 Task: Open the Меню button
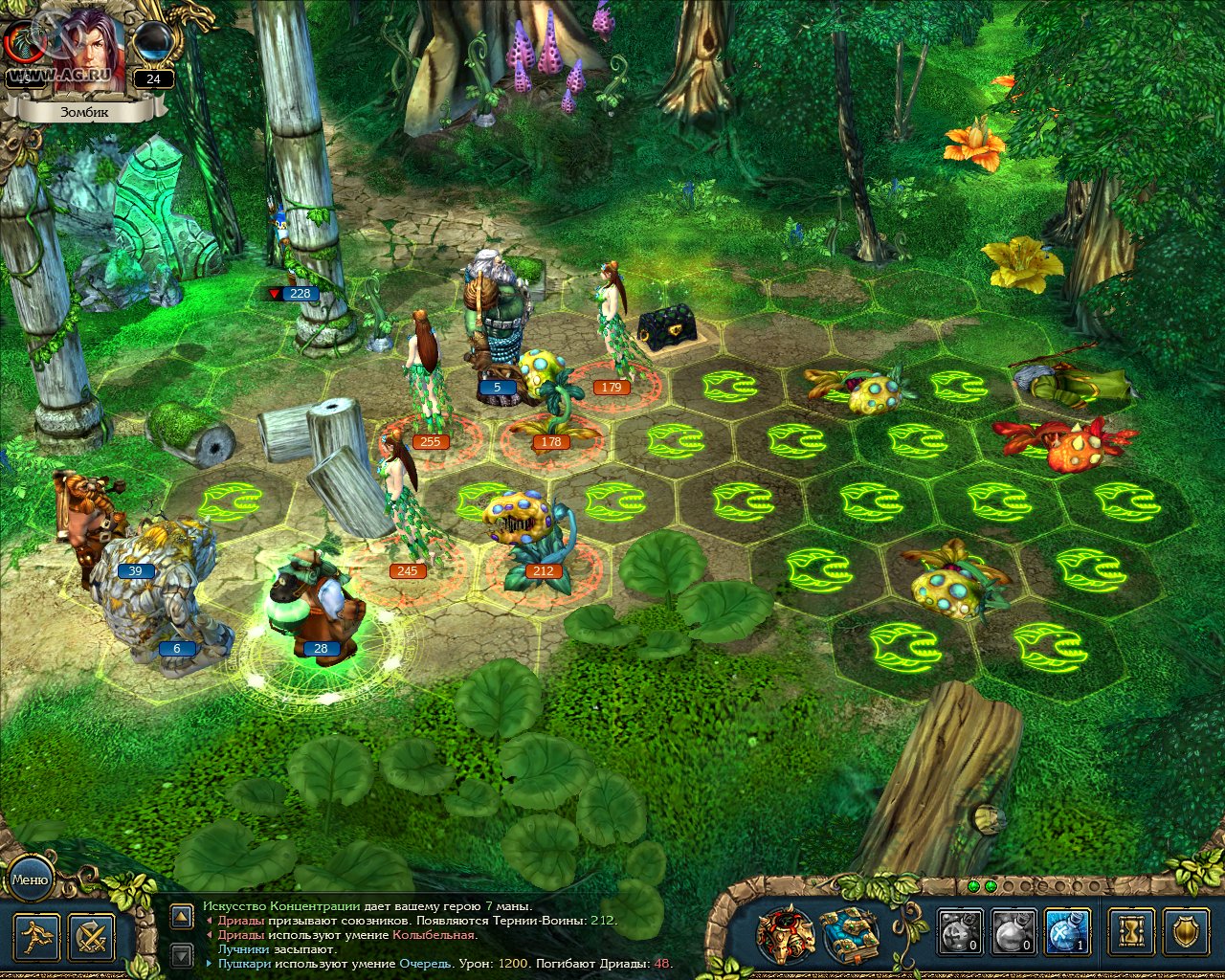tap(30, 879)
